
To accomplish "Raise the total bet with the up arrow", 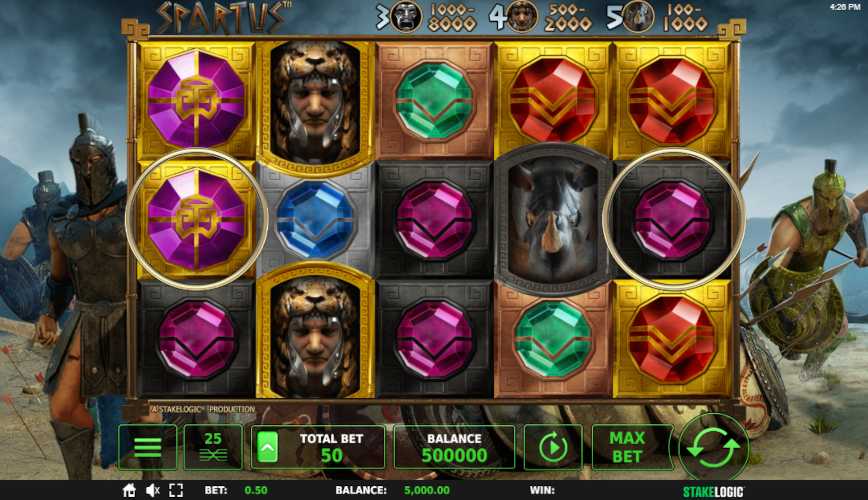I will [x=267, y=448].
